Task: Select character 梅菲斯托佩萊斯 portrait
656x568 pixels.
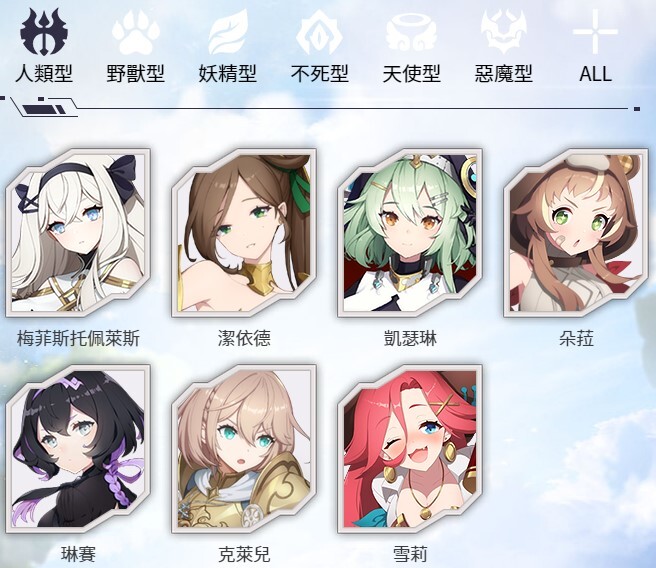Action: pyautogui.click(x=78, y=232)
